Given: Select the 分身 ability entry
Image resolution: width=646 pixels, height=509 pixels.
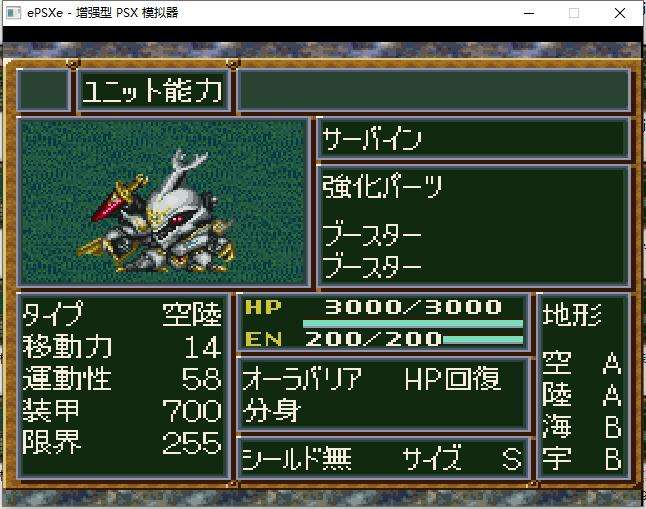Looking at the screenshot, I should 271,410.
